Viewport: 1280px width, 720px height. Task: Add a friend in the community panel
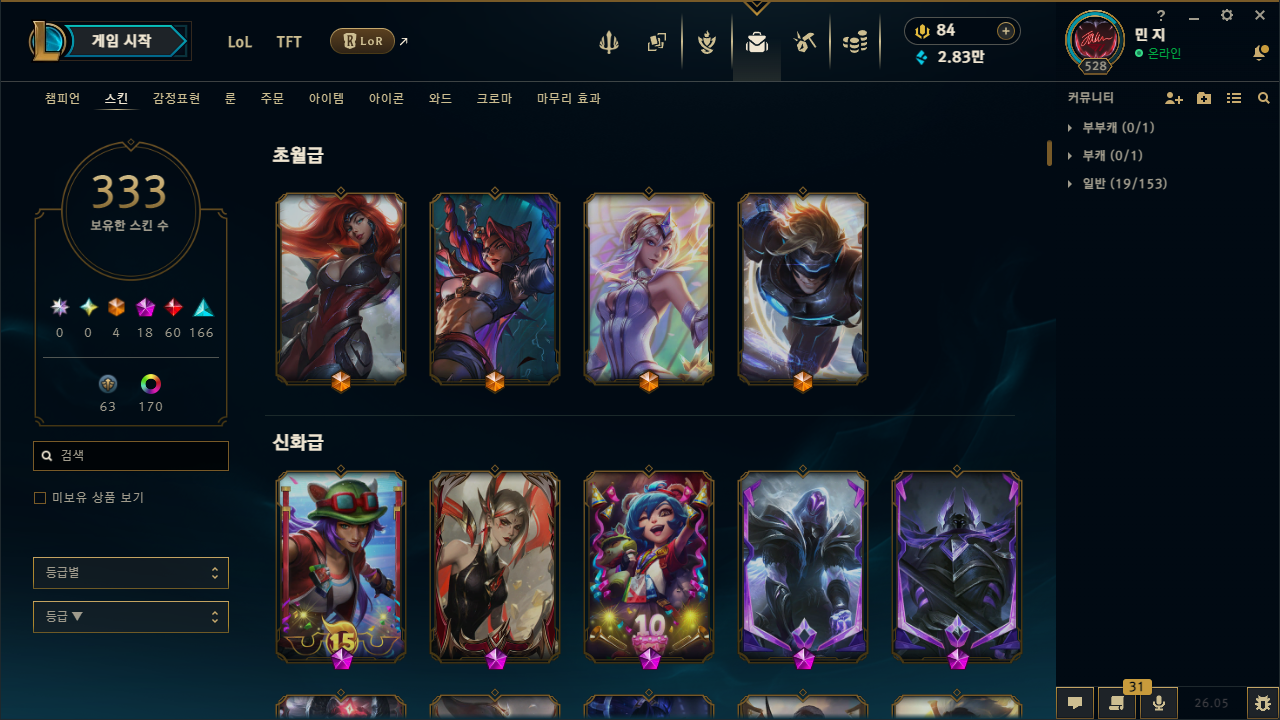coord(1174,97)
